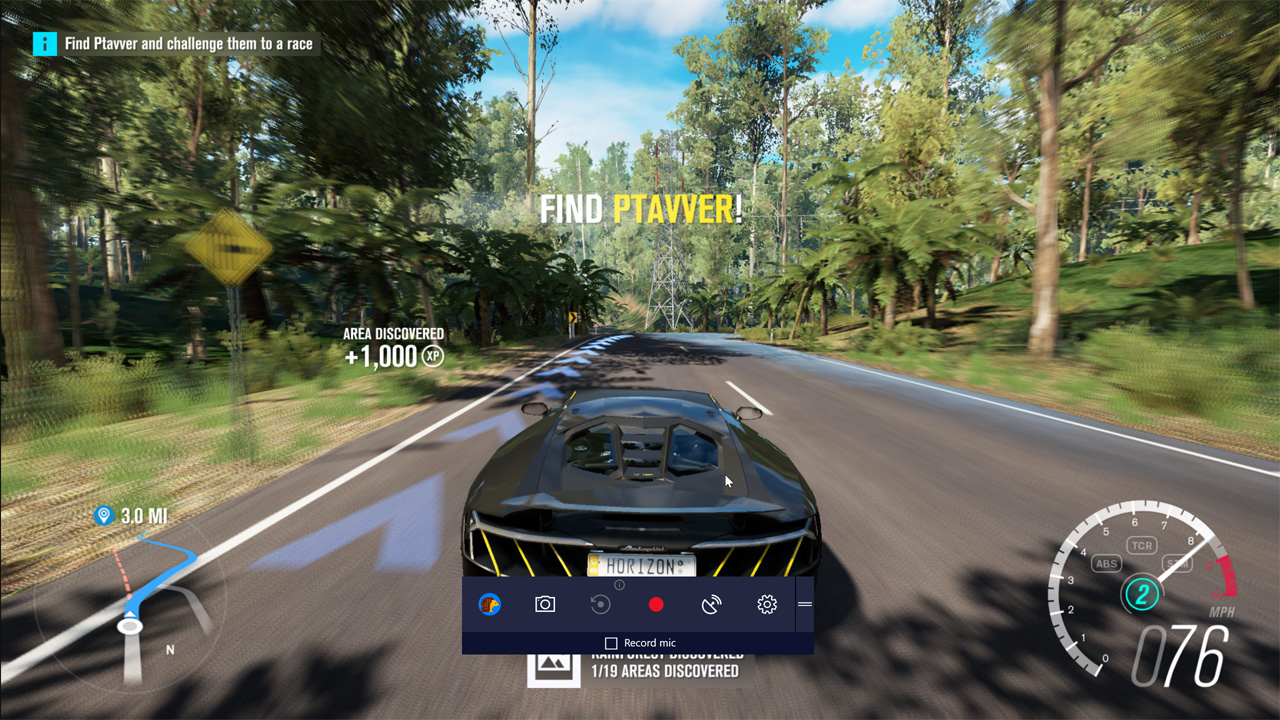Toggle the ABS indicator on the tachometer
This screenshot has height=720, width=1280.
[1106, 563]
